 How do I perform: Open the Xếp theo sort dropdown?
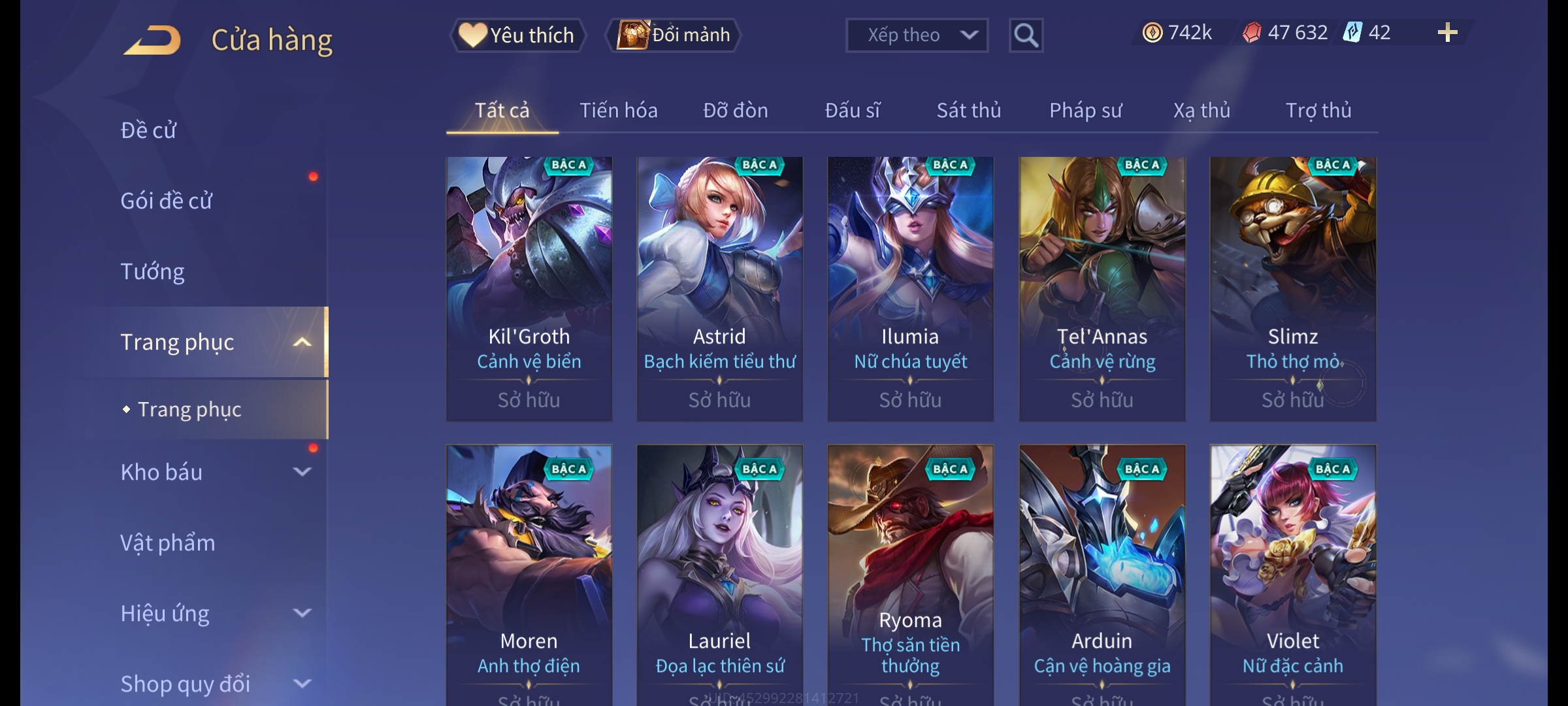click(916, 35)
